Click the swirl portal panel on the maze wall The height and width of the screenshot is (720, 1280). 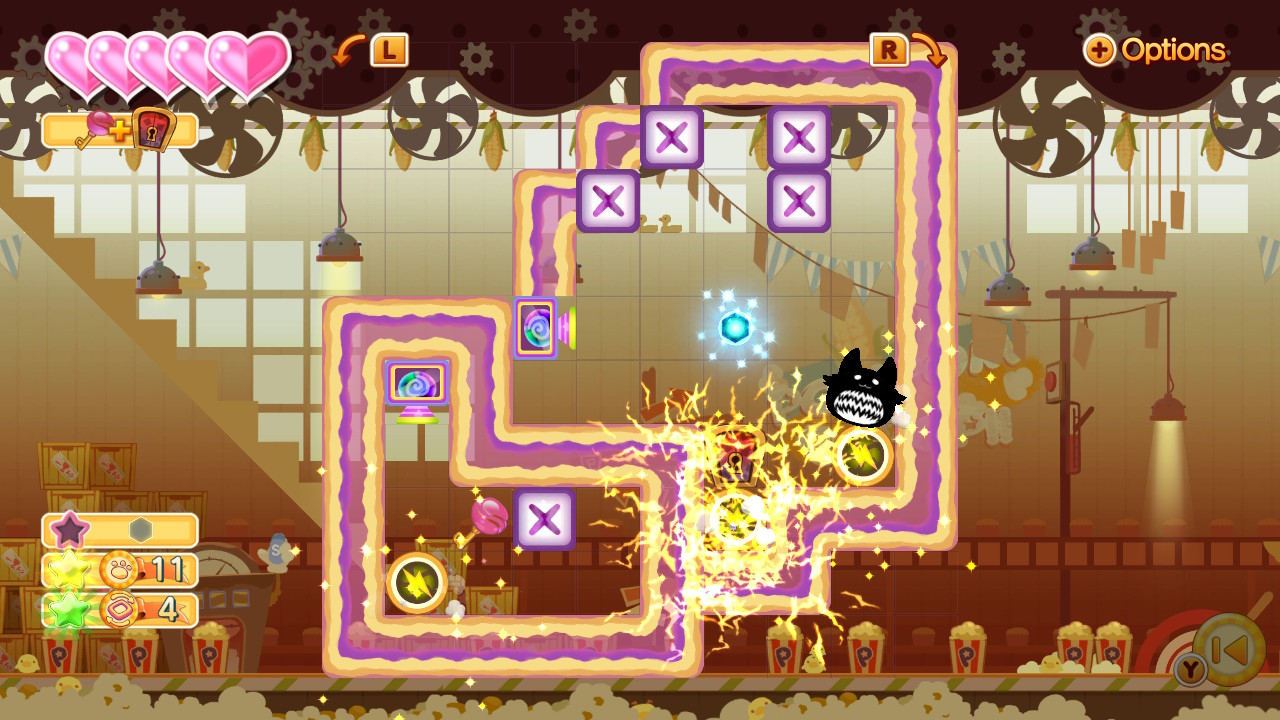tap(535, 327)
